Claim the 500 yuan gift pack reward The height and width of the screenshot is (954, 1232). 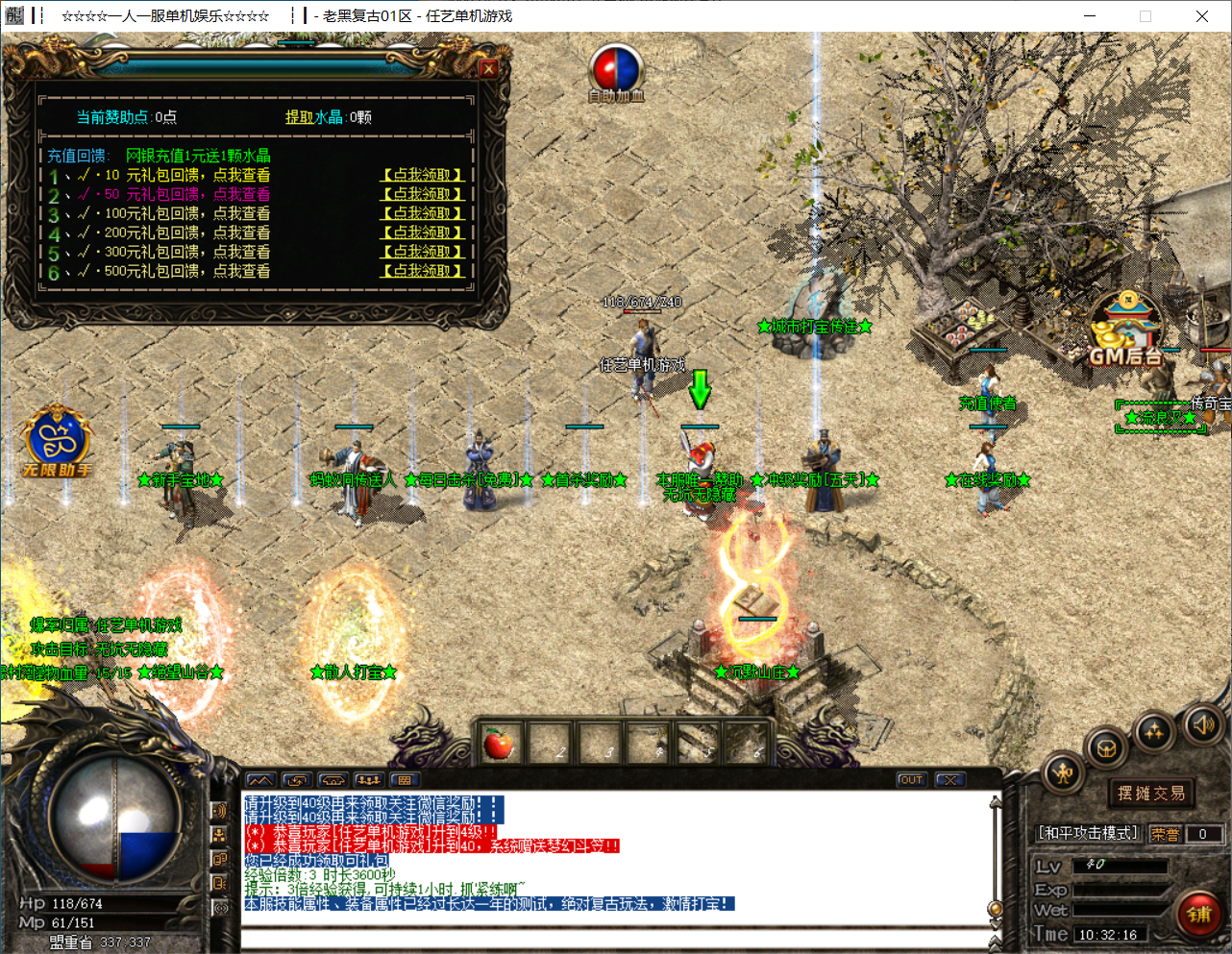pyautogui.click(x=423, y=271)
